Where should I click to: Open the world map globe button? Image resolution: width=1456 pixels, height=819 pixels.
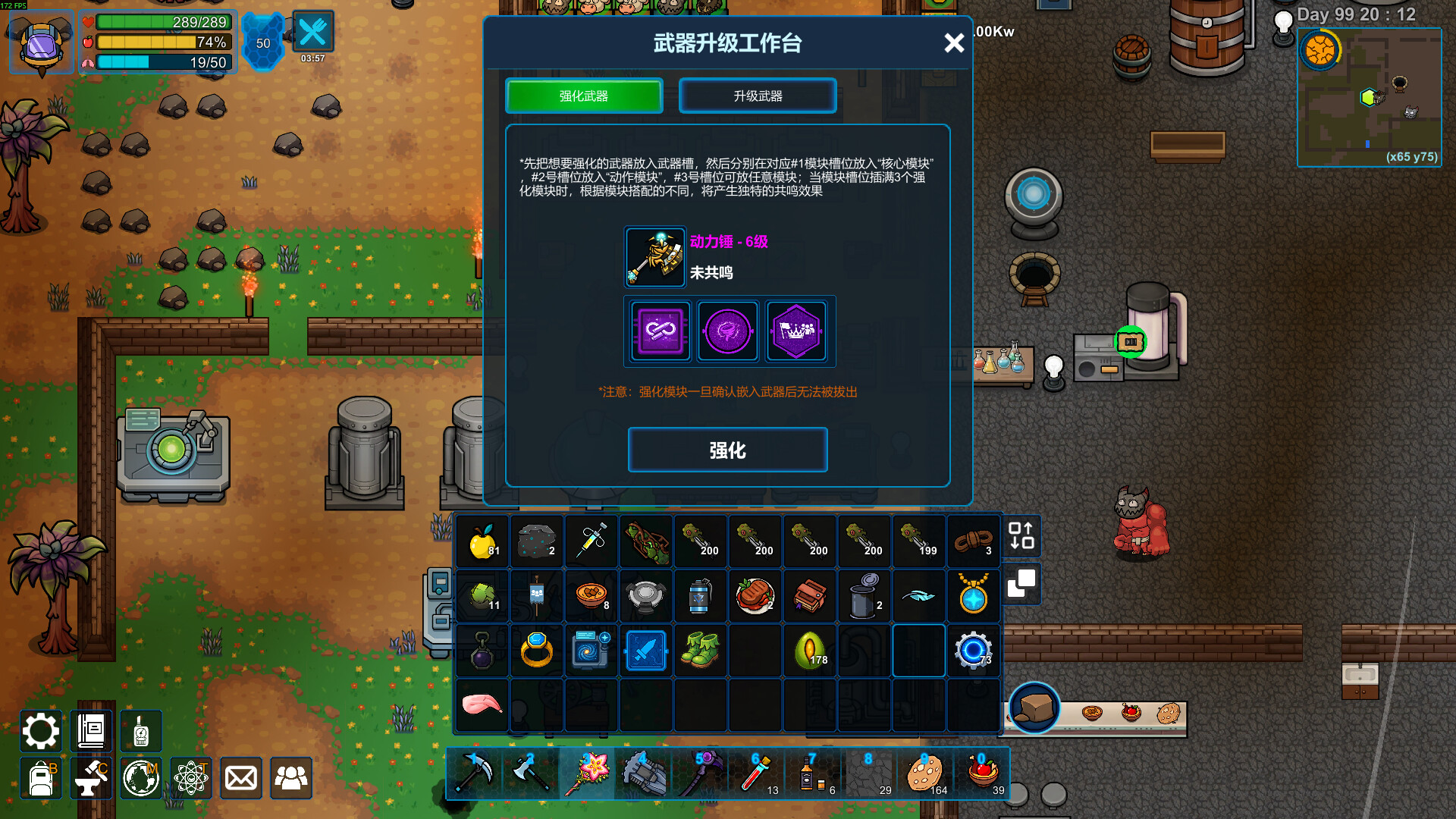[x=141, y=778]
